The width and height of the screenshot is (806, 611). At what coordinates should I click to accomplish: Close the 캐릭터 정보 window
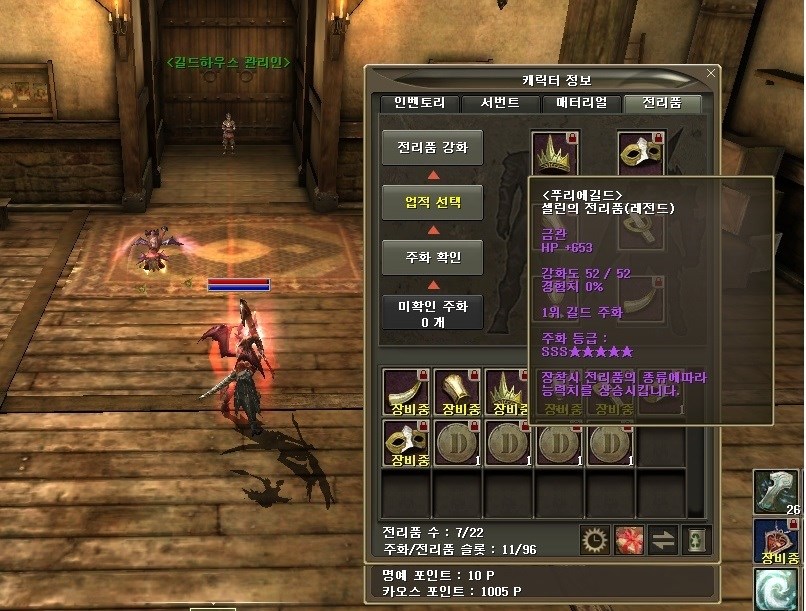tap(711, 73)
